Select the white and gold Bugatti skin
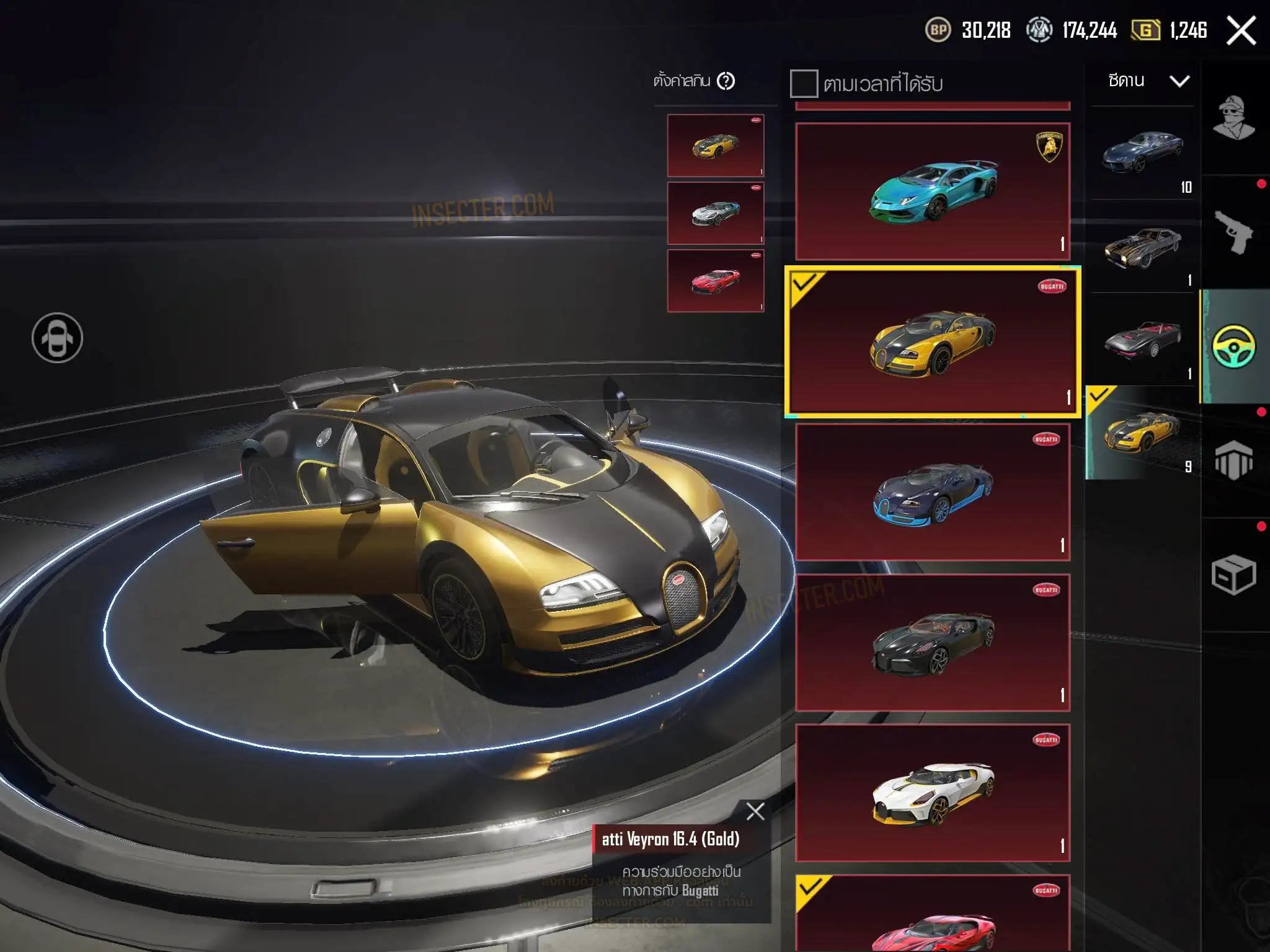This screenshot has height=952, width=1270. coord(933,793)
